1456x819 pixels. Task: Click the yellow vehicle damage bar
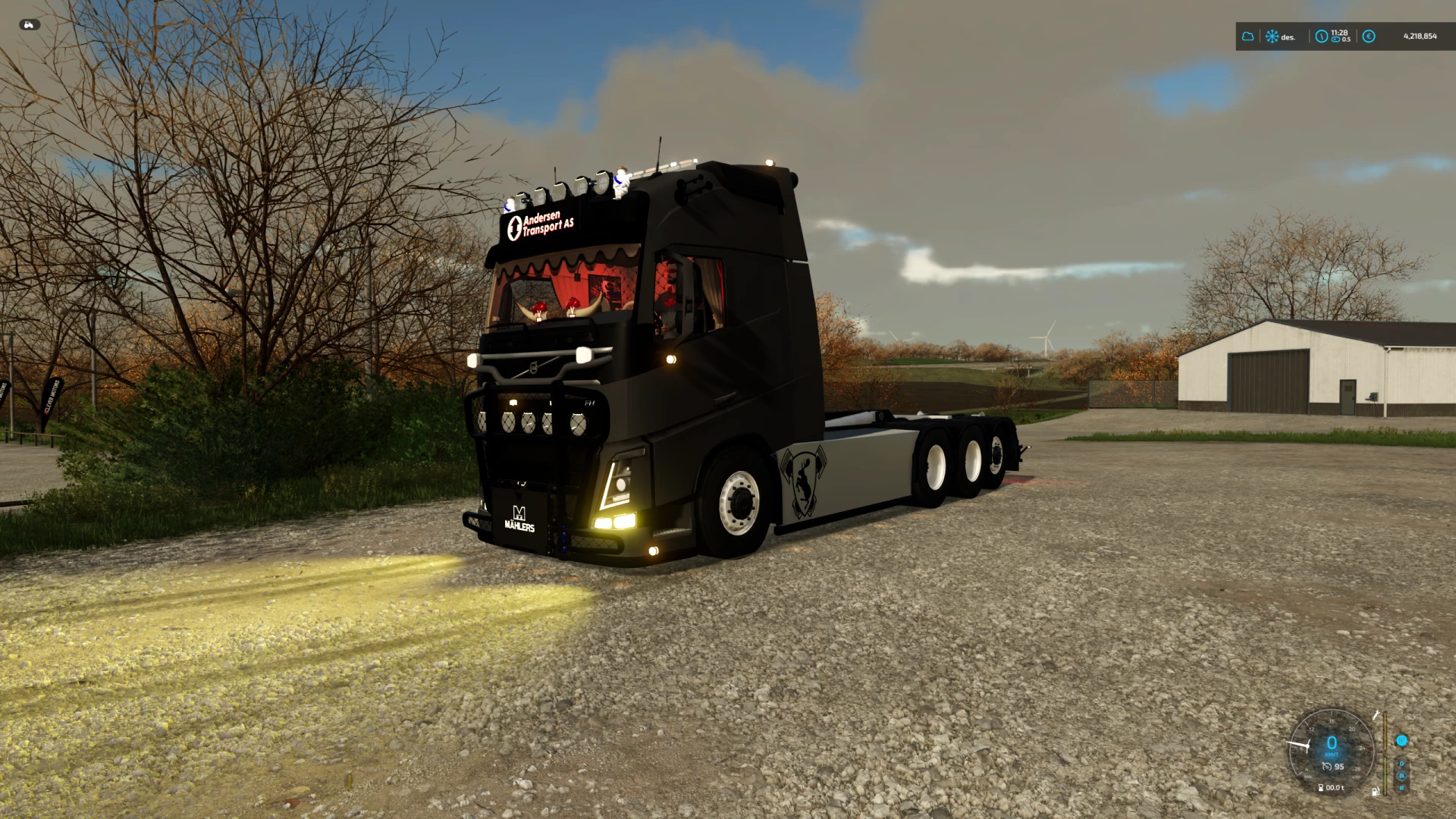click(x=1385, y=730)
